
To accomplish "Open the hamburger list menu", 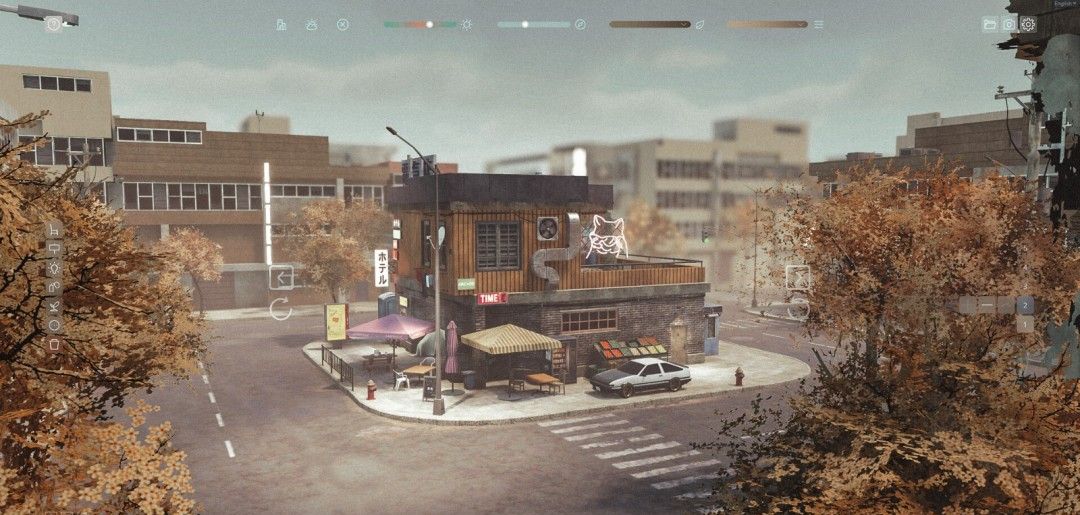I will (819, 24).
